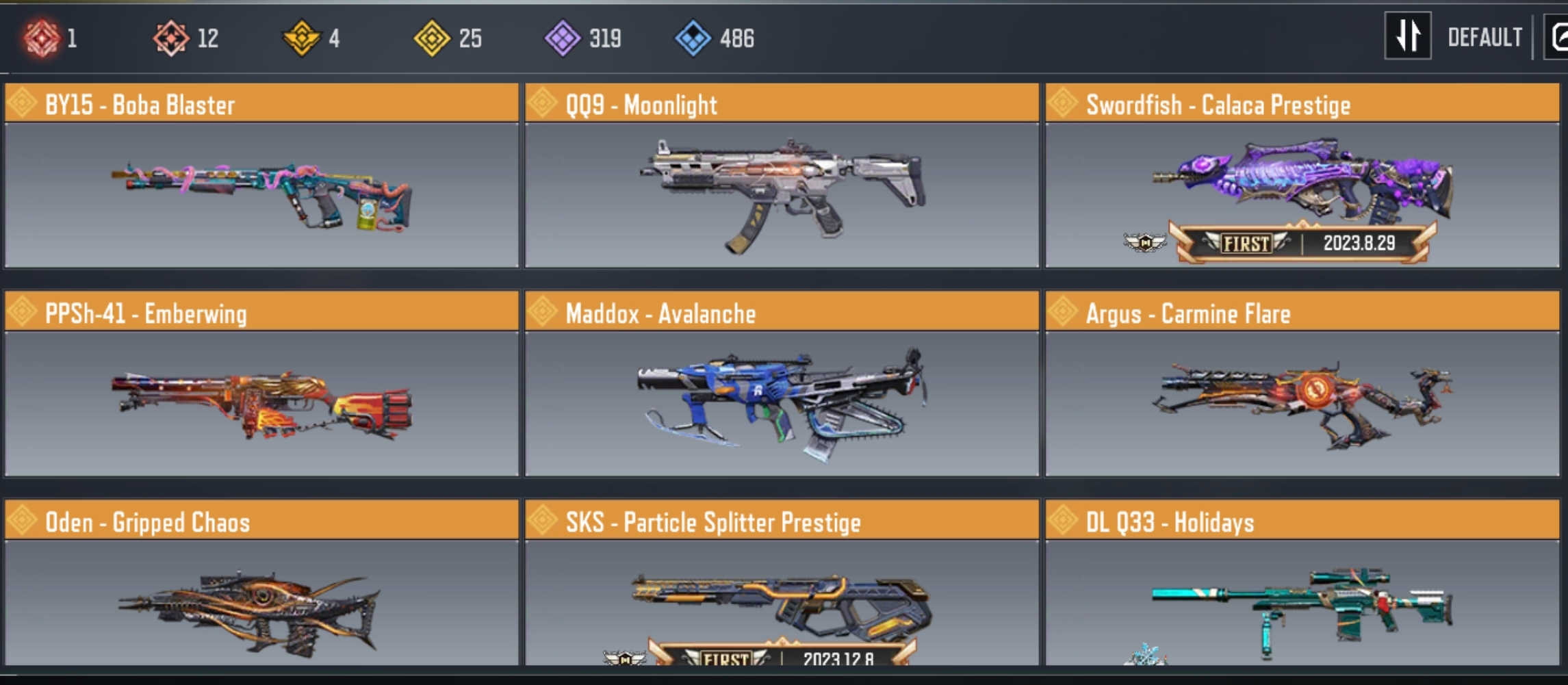Select the BY15 - Boba Blaster weapon card

pos(261,176)
